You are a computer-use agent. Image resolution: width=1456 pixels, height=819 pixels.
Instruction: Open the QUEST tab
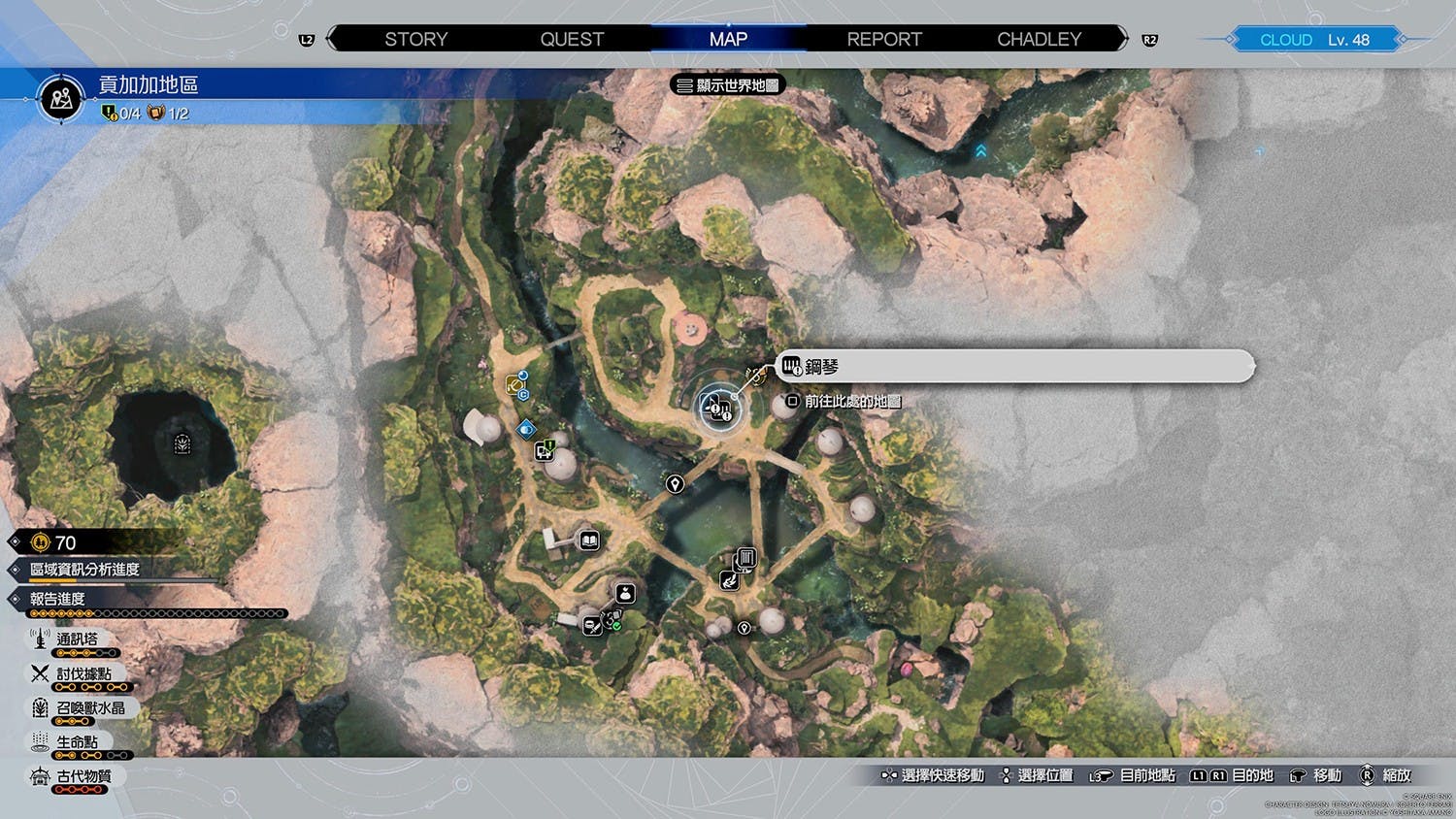click(x=572, y=39)
